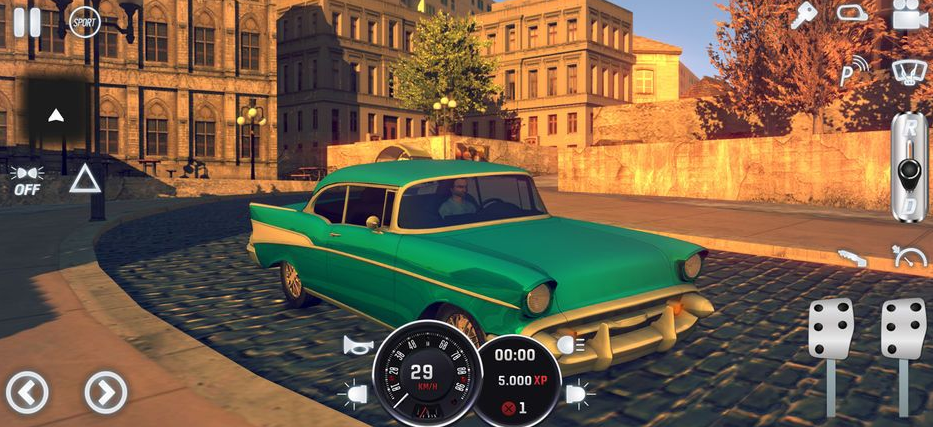Honk the horn
The height and width of the screenshot is (427, 933).
click(358, 346)
